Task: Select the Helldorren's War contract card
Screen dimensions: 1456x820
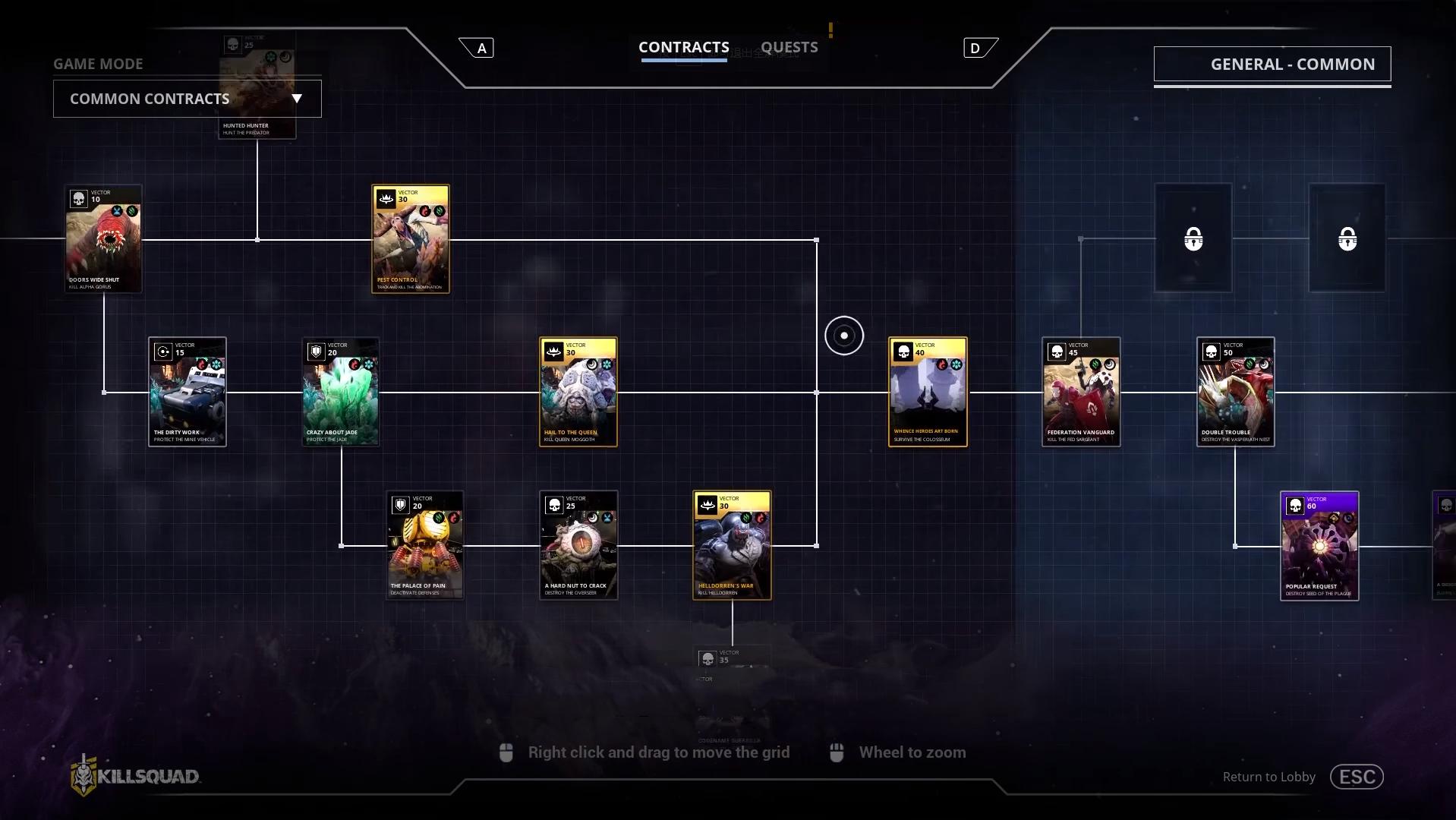Action: pyautogui.click(x=732, y=545)
